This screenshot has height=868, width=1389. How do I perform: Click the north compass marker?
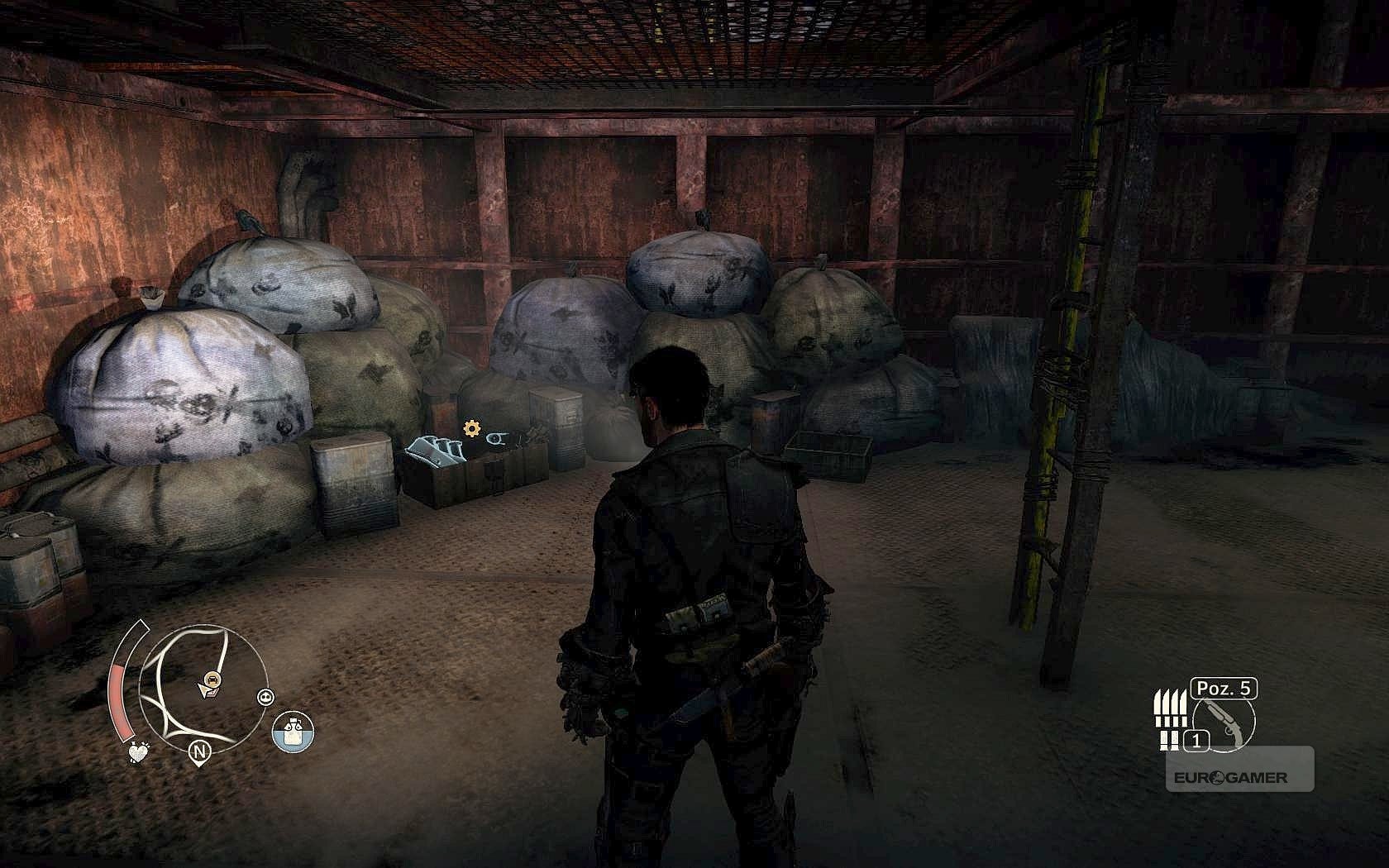[x=198, y=751]
